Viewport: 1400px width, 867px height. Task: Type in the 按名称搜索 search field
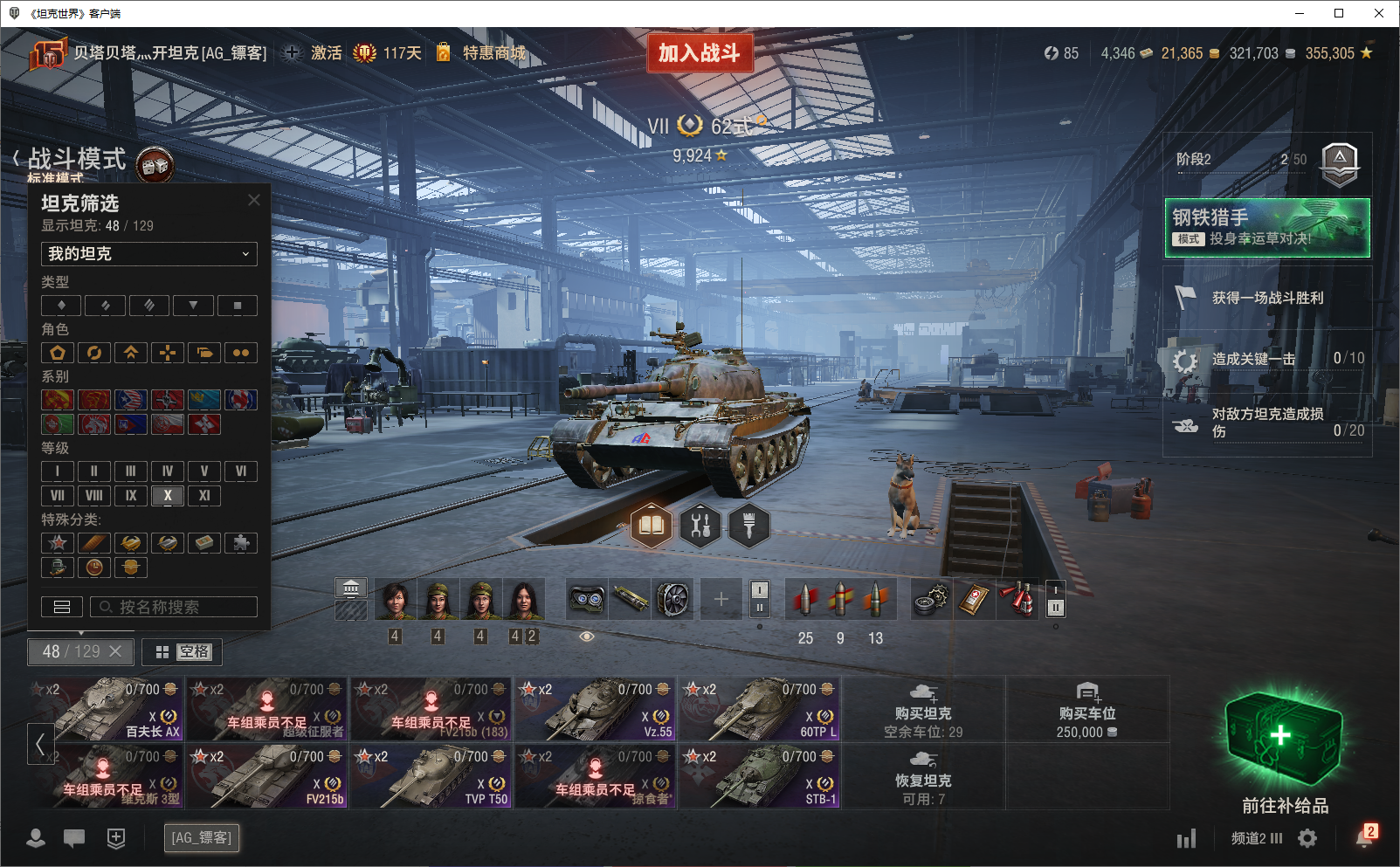[174, 607]
